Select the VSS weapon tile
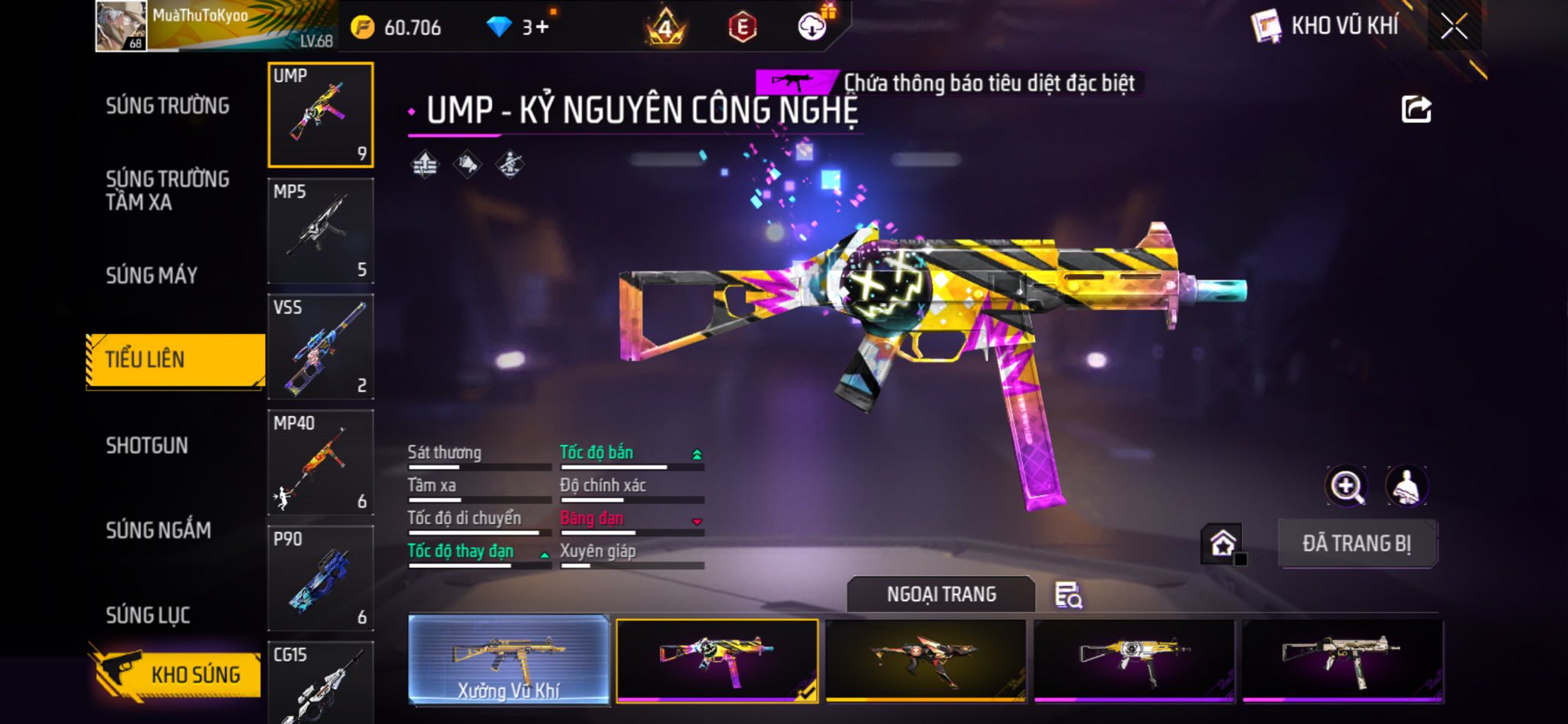1568x724 pixels. click(x=321, y=346)
